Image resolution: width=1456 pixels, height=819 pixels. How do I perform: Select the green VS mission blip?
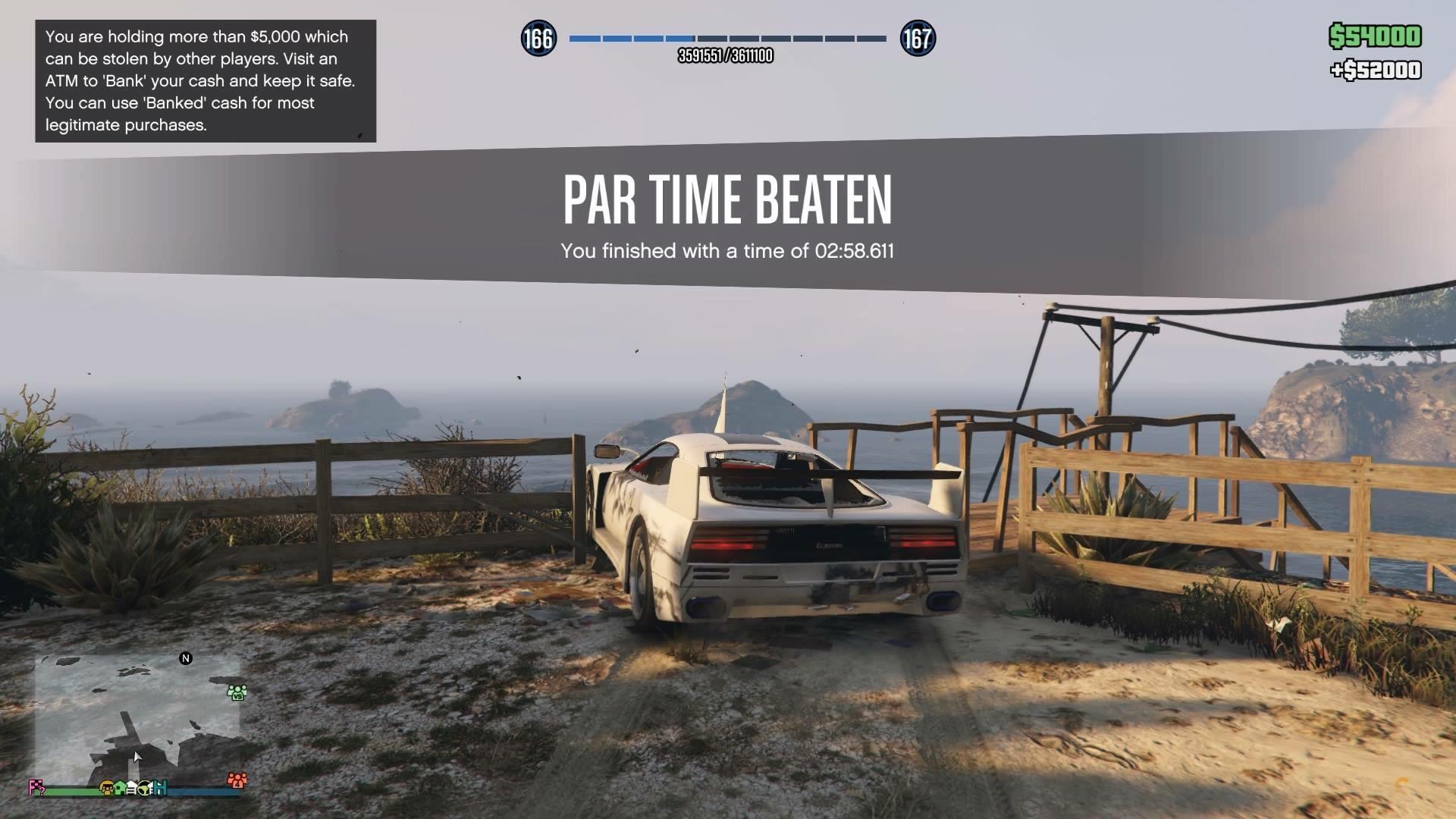point(237,692)
